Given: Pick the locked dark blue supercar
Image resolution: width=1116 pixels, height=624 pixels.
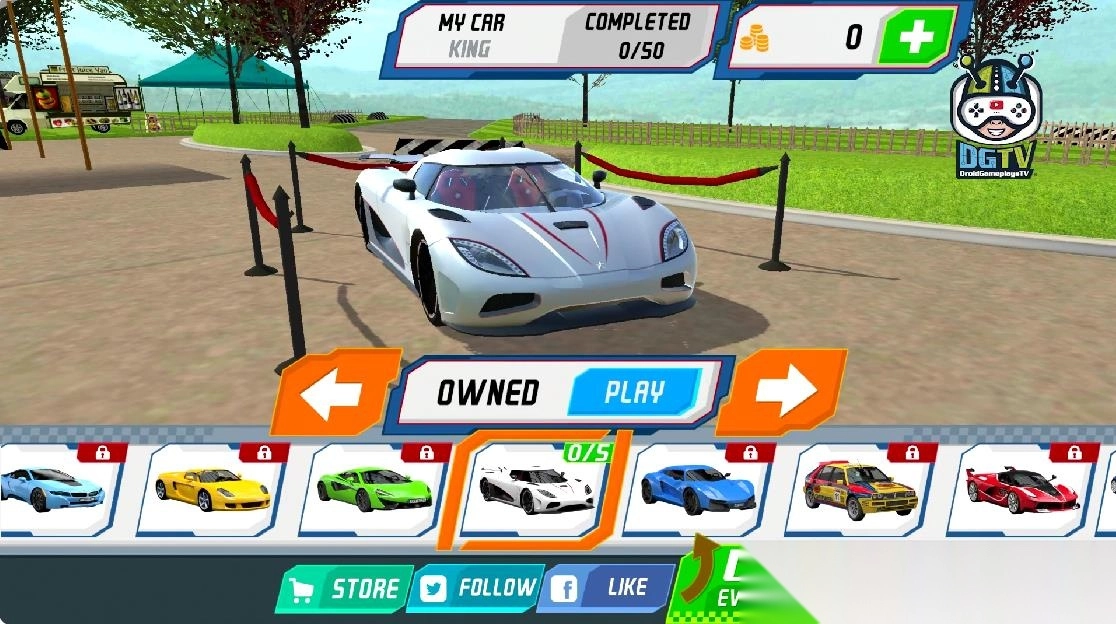Looking at the screenshot, I should (x=698, y=489).
